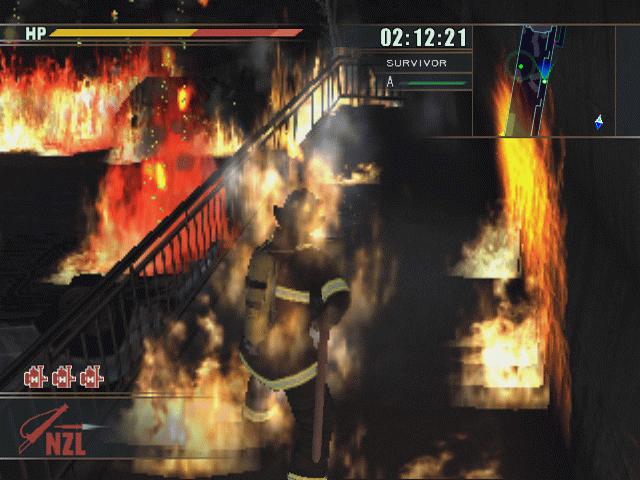This screenshot has width=640, height=480.
Task: Click the blue compass marker beside minimap
Action: coord(599,122)
